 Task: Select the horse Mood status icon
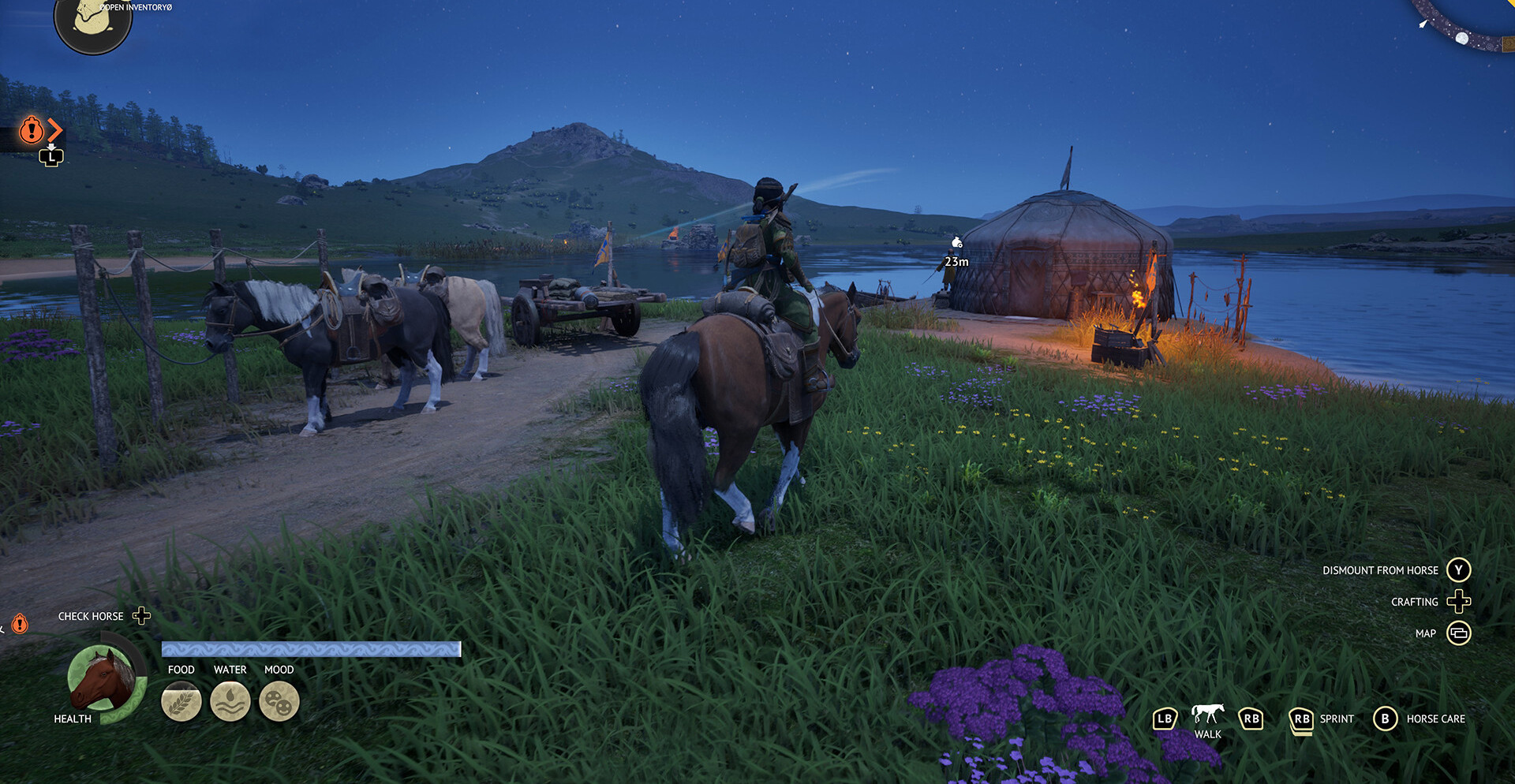coord(279,701)
